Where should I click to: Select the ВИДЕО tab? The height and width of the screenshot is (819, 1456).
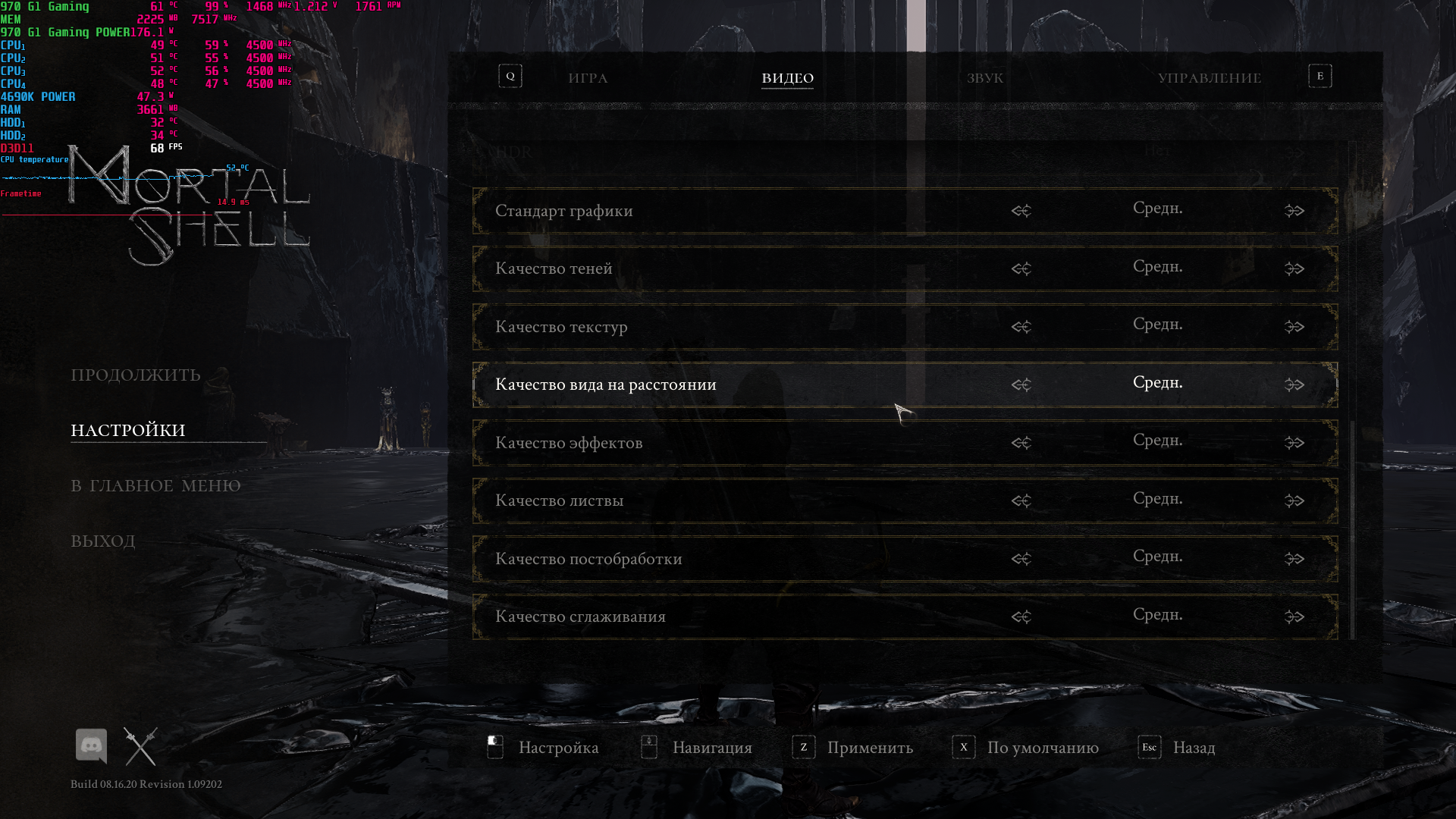pos(787,78)
